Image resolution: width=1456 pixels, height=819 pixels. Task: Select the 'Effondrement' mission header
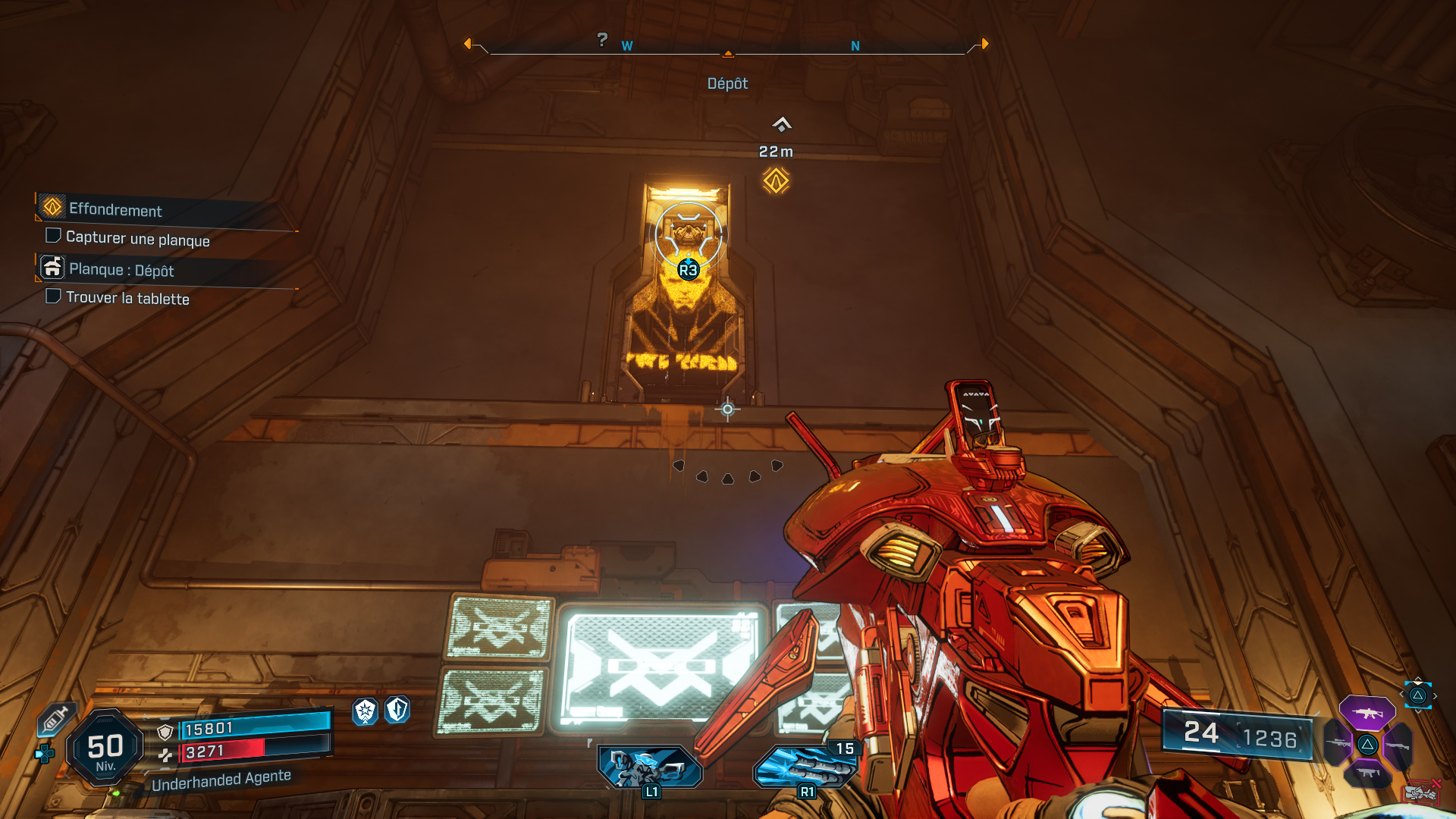[x=115, y=212]
